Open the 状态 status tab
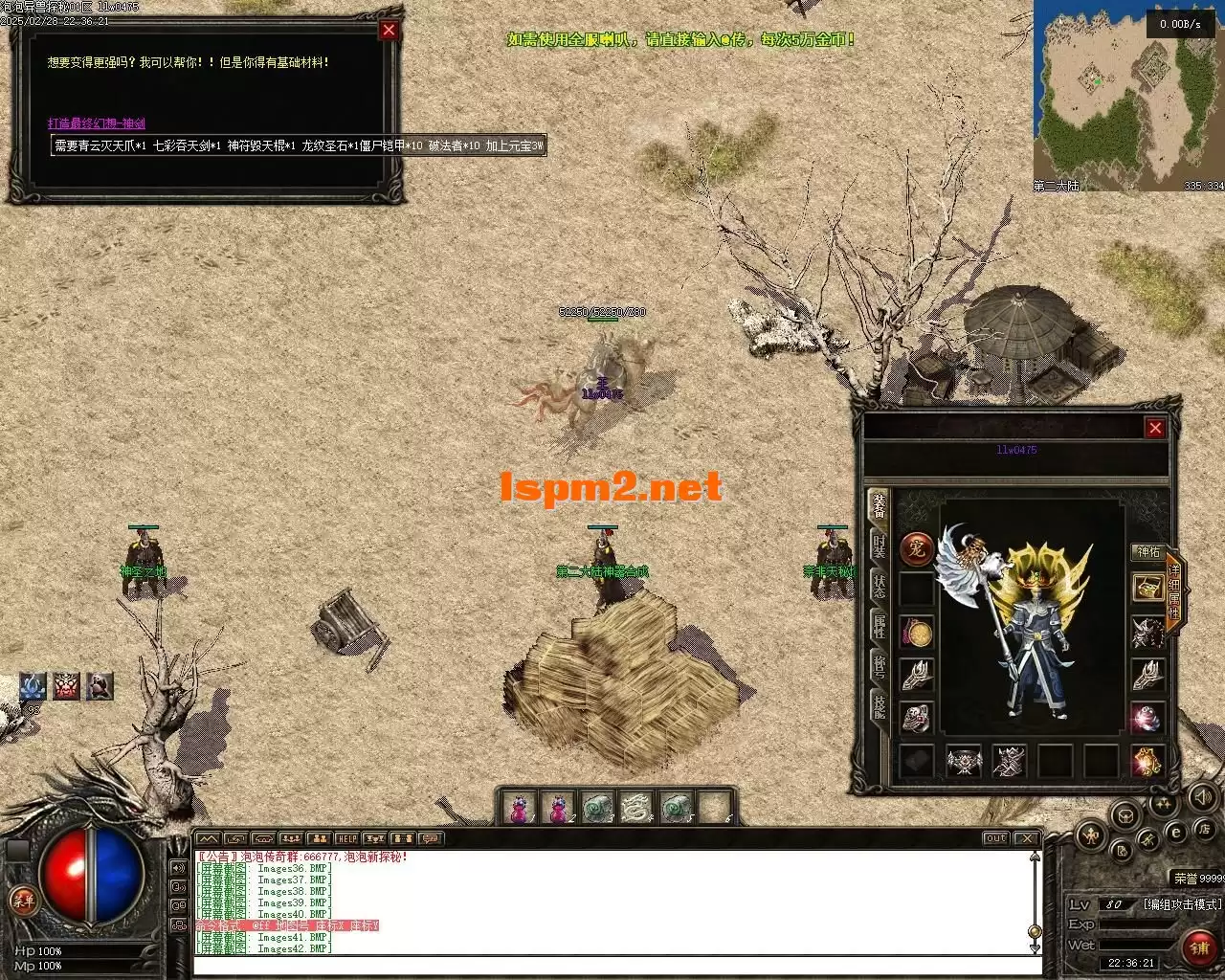 (x=879, y=584)
